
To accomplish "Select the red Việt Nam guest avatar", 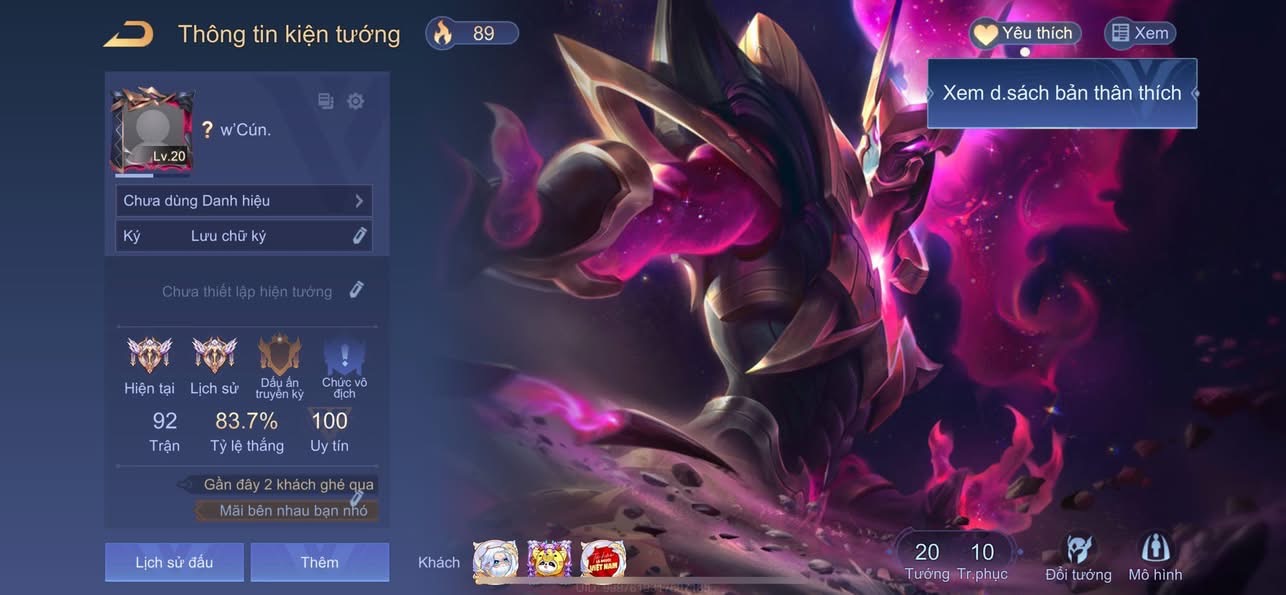I will click(x=603, y=561).
